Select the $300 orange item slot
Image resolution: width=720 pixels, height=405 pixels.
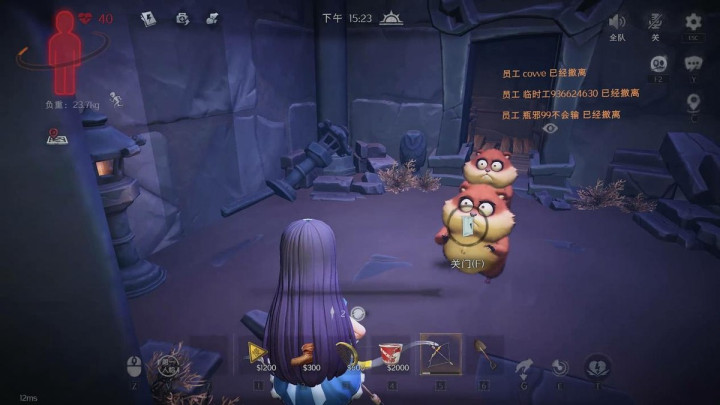click(x=303, y=352)
